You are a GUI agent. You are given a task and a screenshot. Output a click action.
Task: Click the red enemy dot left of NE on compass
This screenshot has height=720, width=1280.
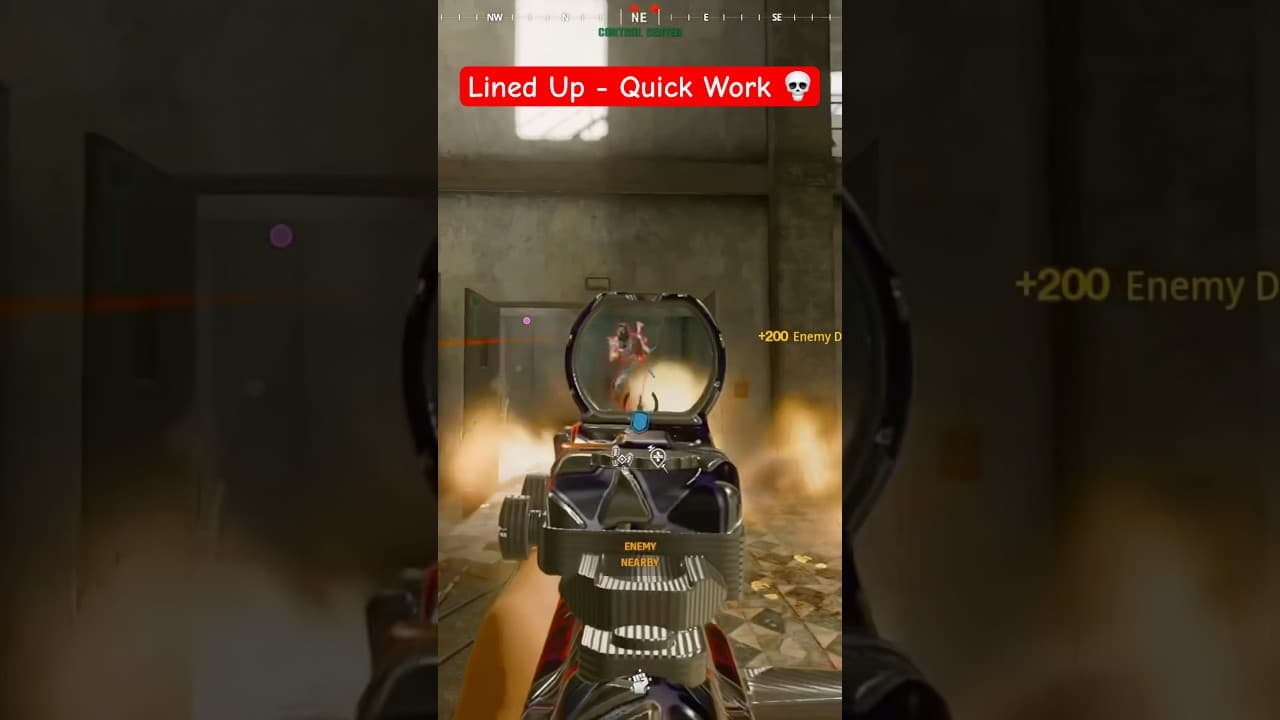coord(634,6)
